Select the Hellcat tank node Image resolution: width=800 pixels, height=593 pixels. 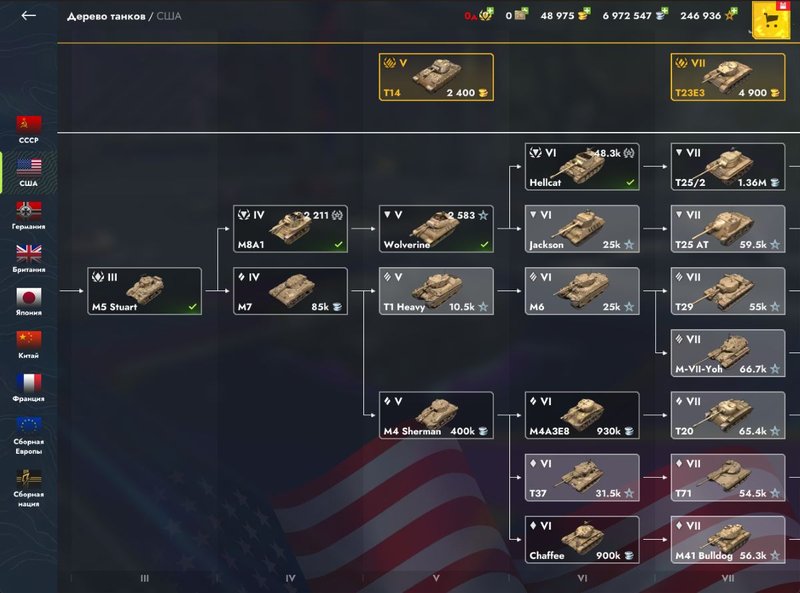point(582,167)
